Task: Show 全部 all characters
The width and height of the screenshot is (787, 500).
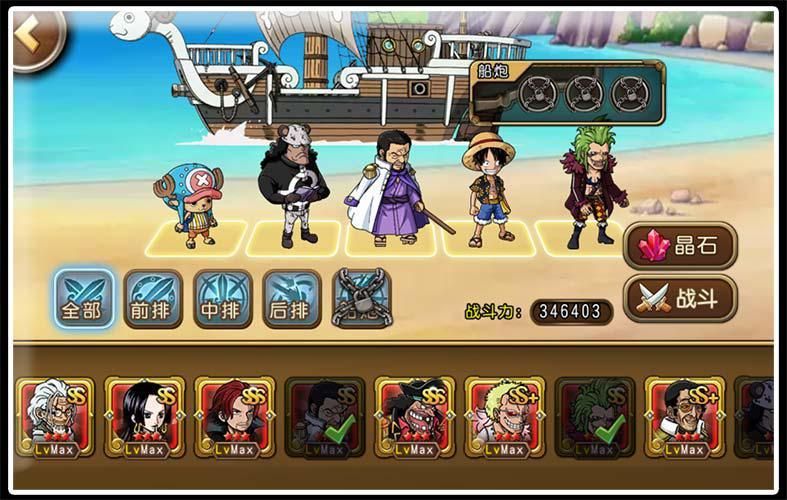Action: click(x=83, y=298)
